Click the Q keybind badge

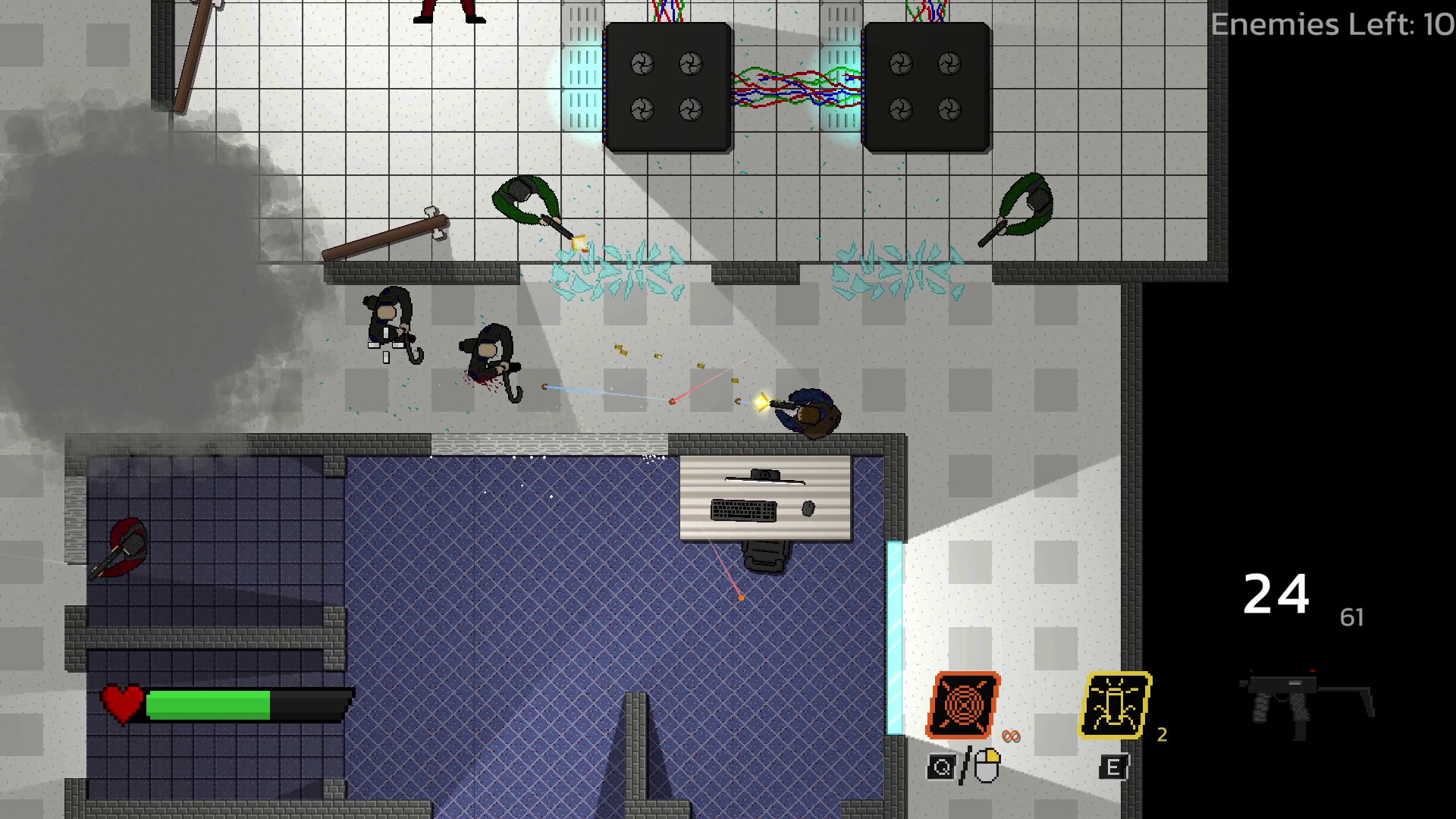coord(942,766)
